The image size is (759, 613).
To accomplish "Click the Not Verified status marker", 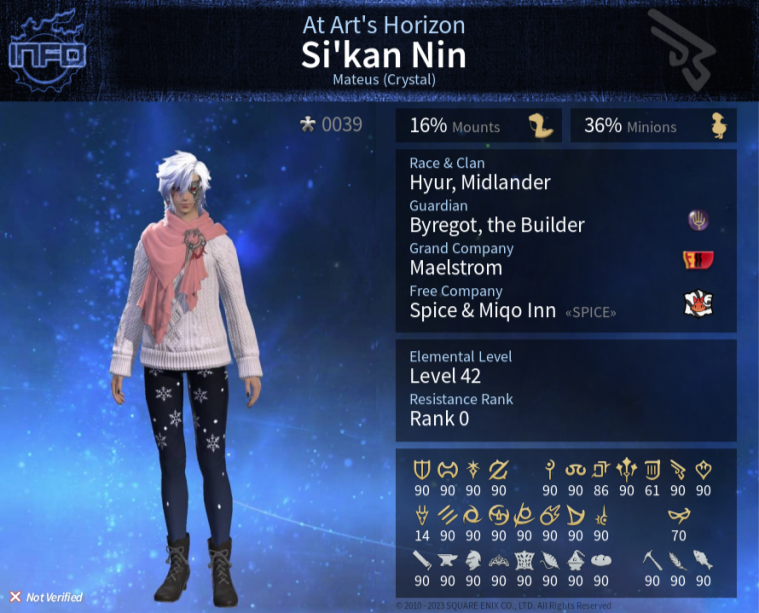I will pyautogui.click(x=16, y=597).
